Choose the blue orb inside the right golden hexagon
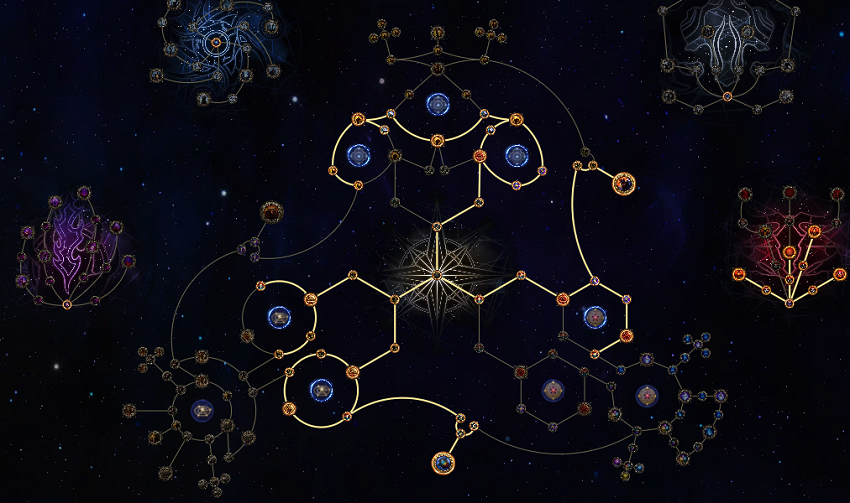The width and height of the screenshot is (850, 503). click(594, 317)
